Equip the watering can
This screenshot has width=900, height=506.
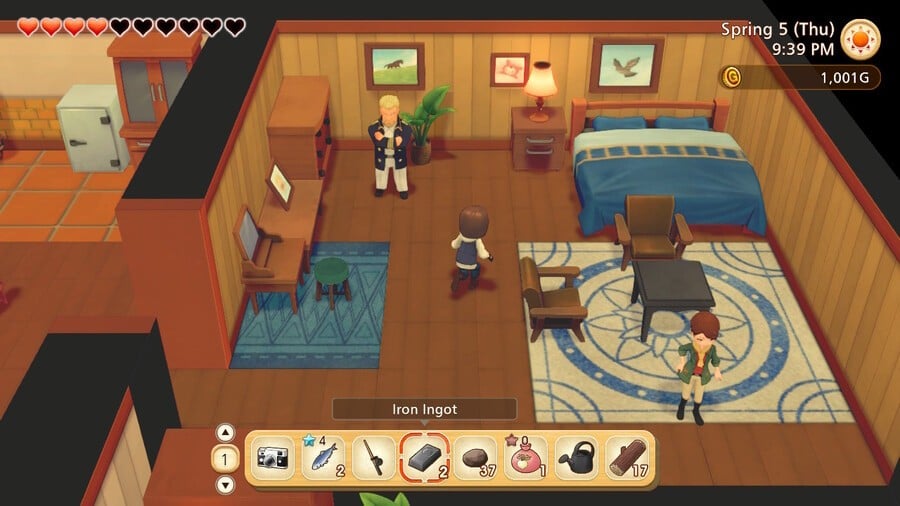point(577,458)
